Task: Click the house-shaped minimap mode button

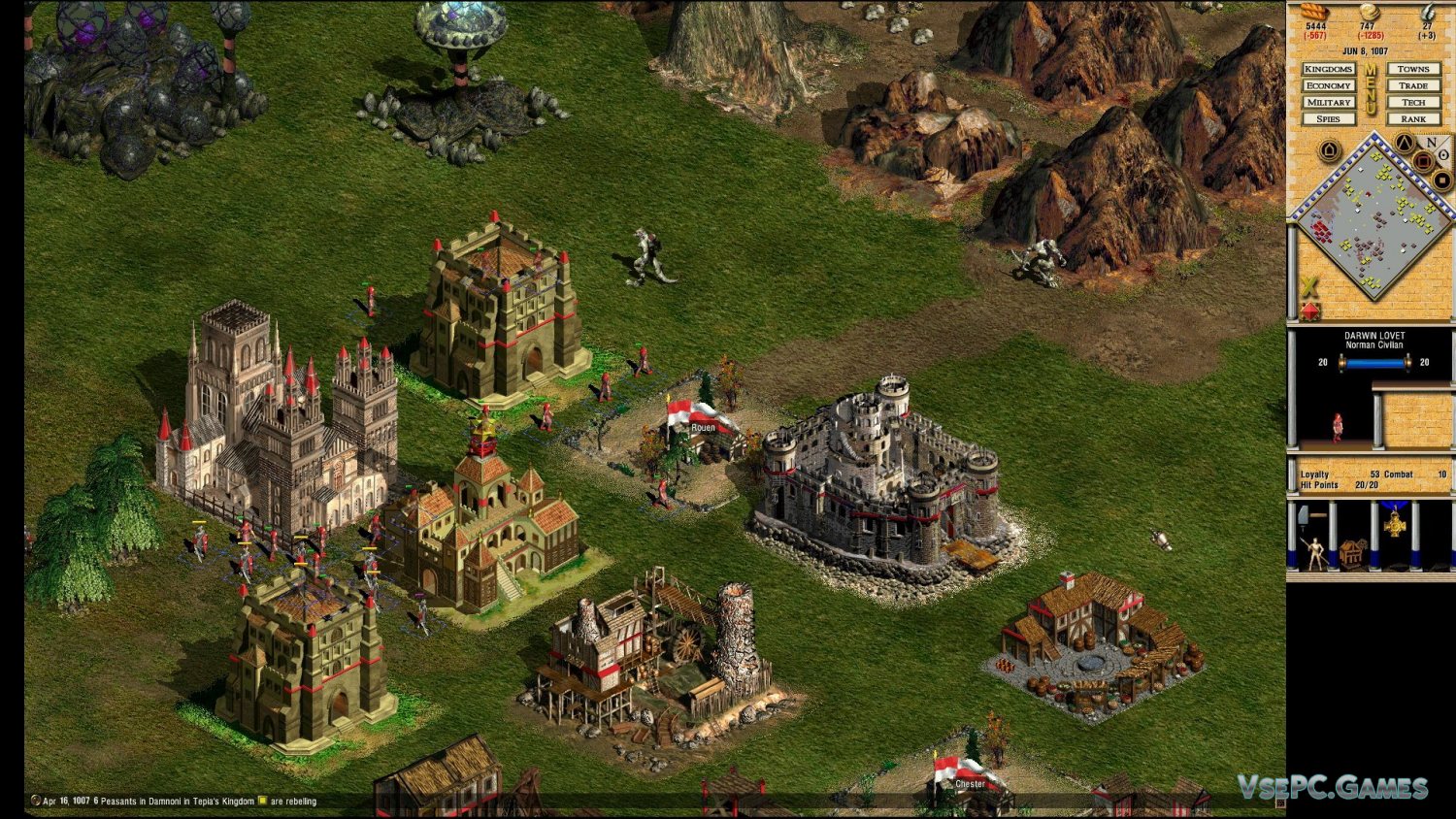Action: 1329,150
